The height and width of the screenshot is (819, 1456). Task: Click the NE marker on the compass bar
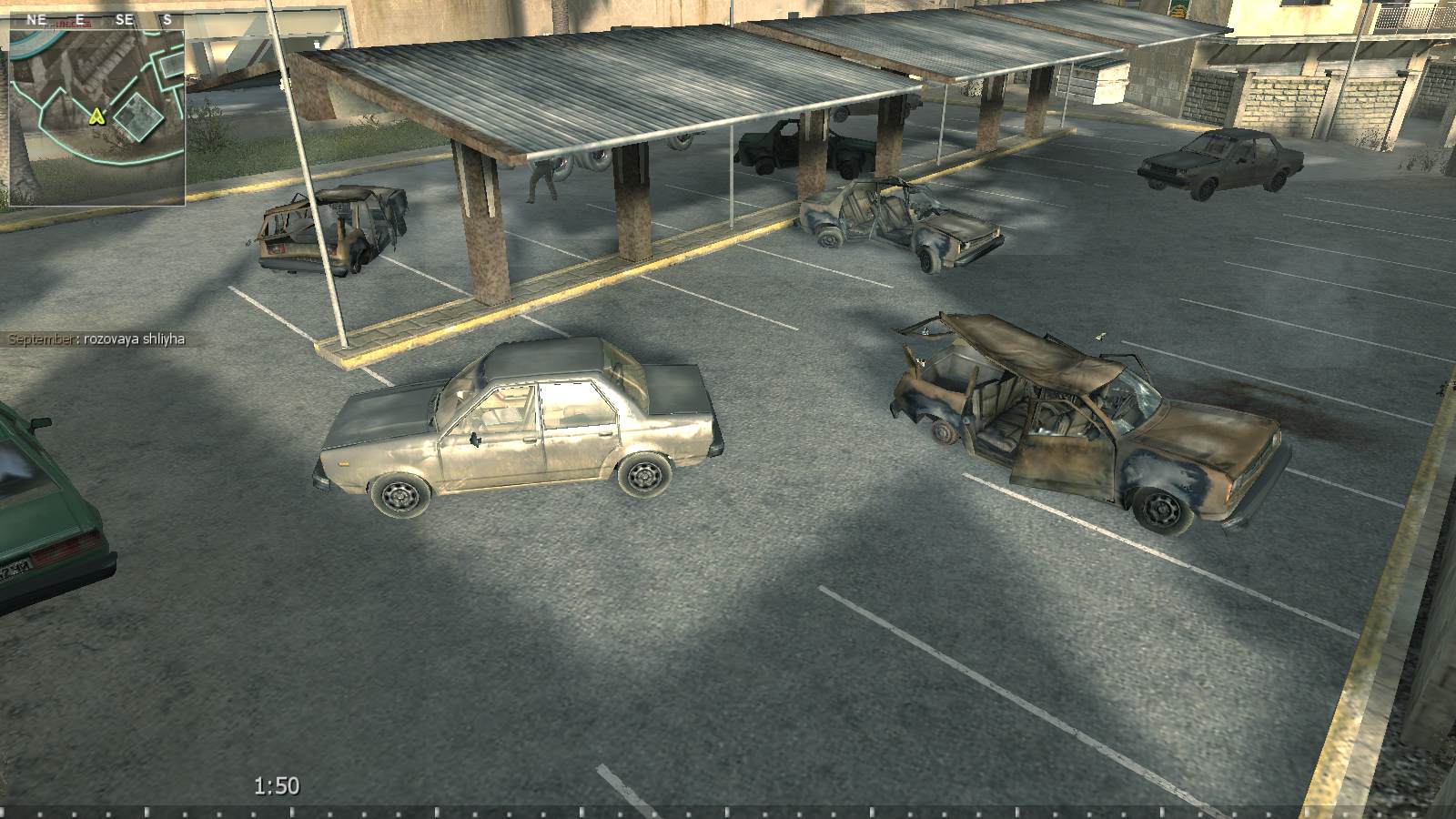36,18
